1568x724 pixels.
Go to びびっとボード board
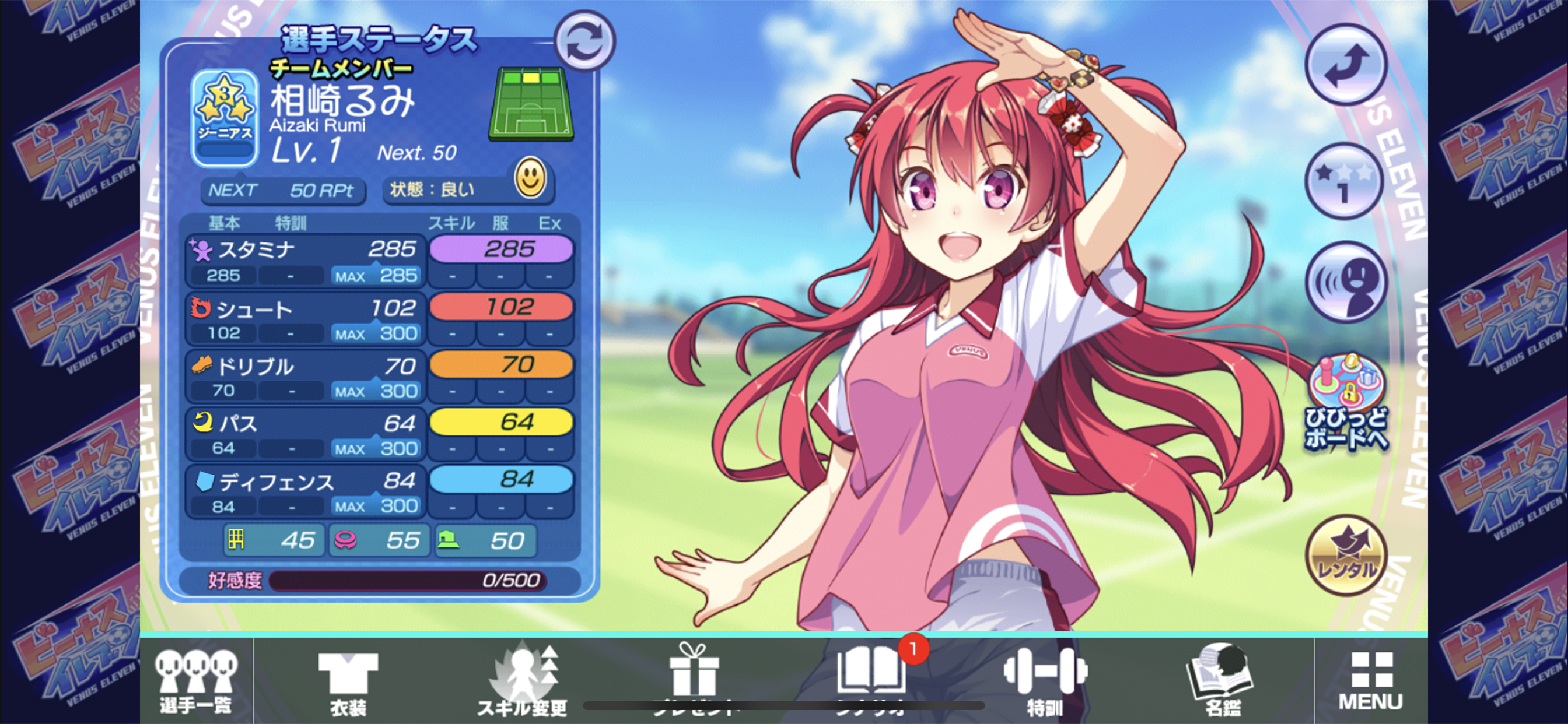tap(1345, 403)
